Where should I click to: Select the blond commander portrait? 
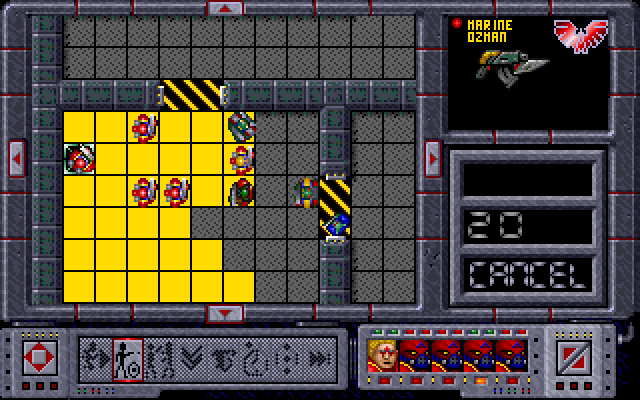(383, 354)
